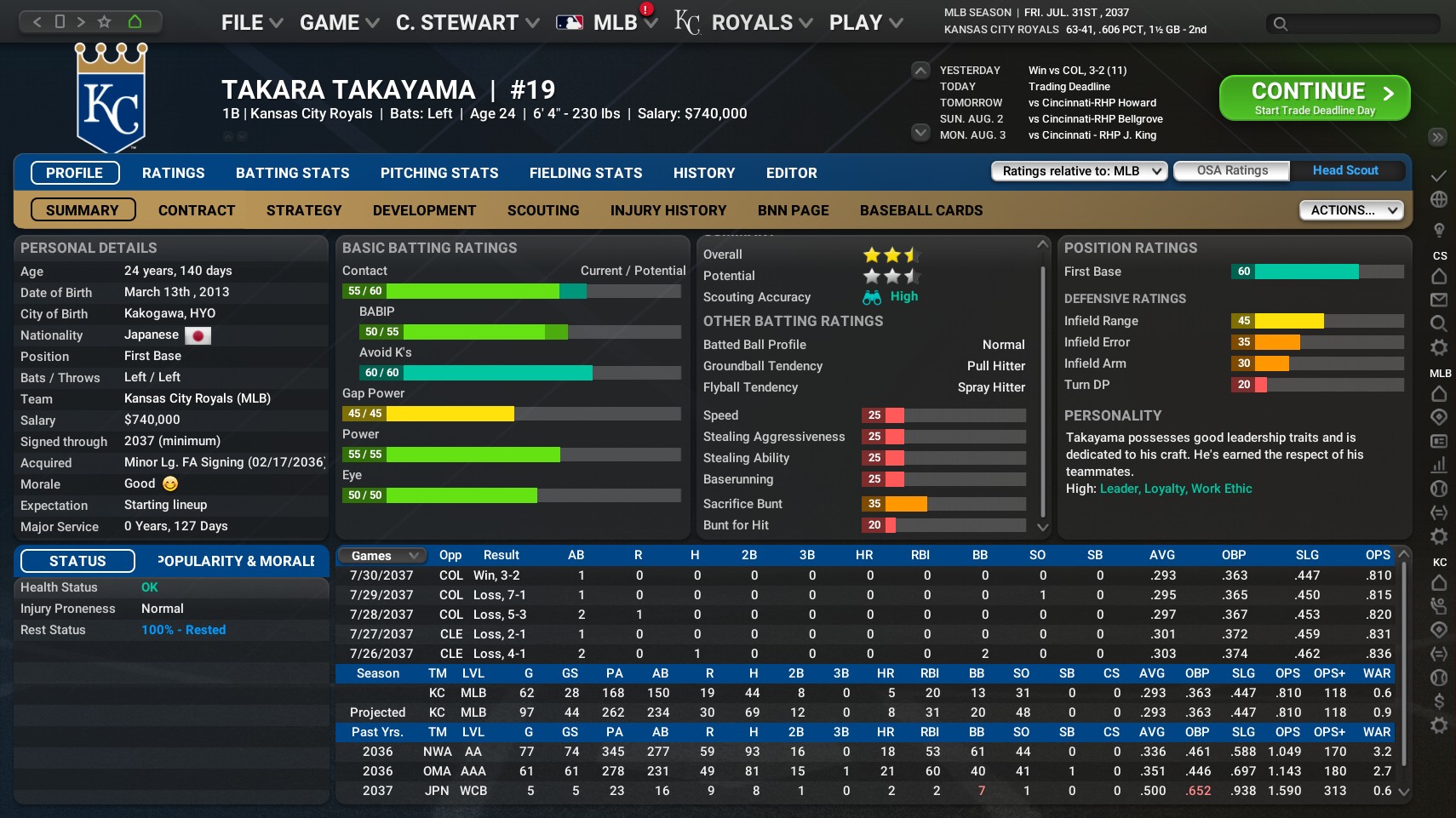Open the envelope mail icon in the sidebar

(x=1439, y=300)
